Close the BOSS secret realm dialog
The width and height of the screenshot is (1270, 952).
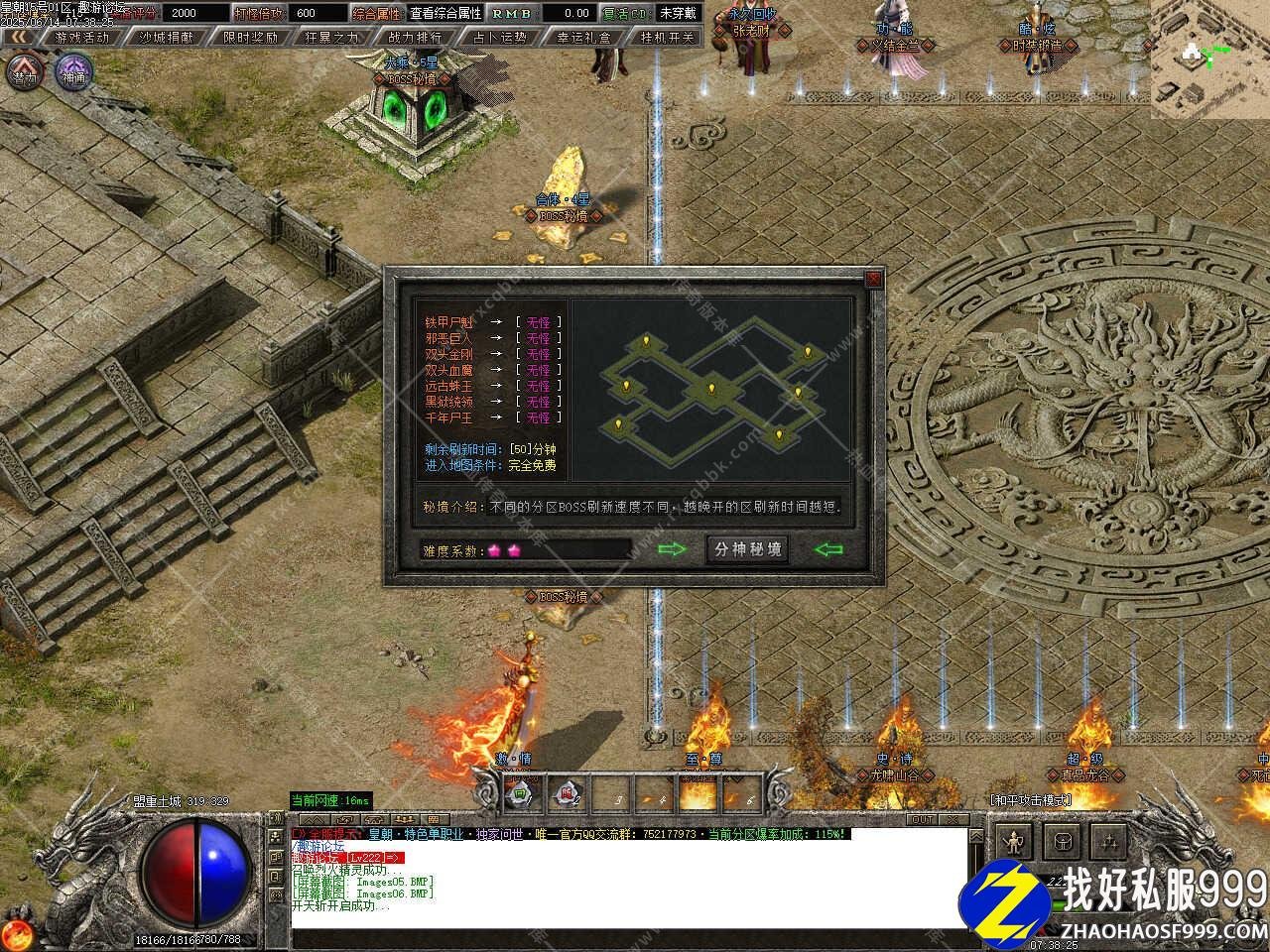pyautogui.click(x=873, y=280)
